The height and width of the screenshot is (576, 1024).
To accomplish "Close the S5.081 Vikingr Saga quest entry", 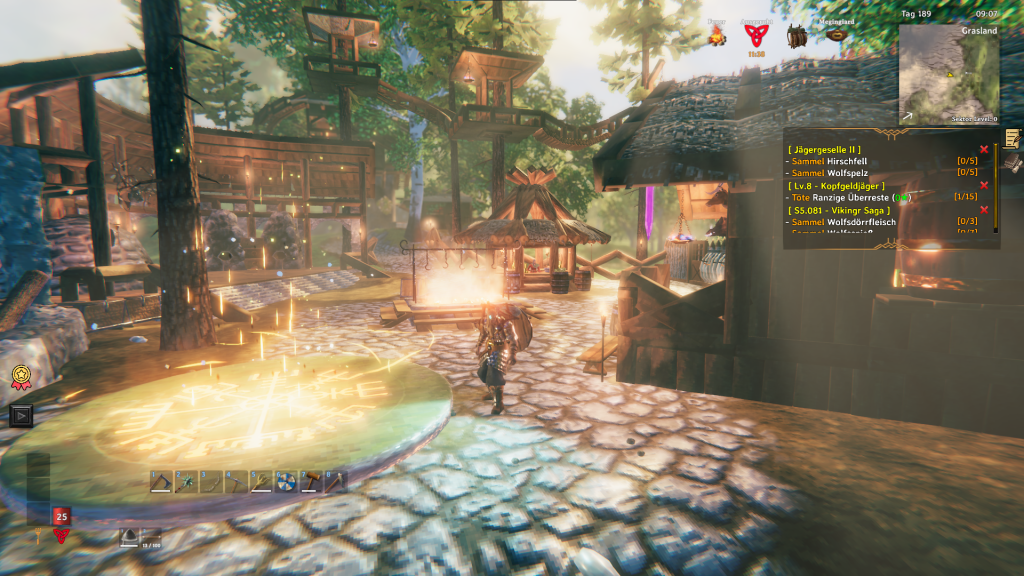I will 984,210.
